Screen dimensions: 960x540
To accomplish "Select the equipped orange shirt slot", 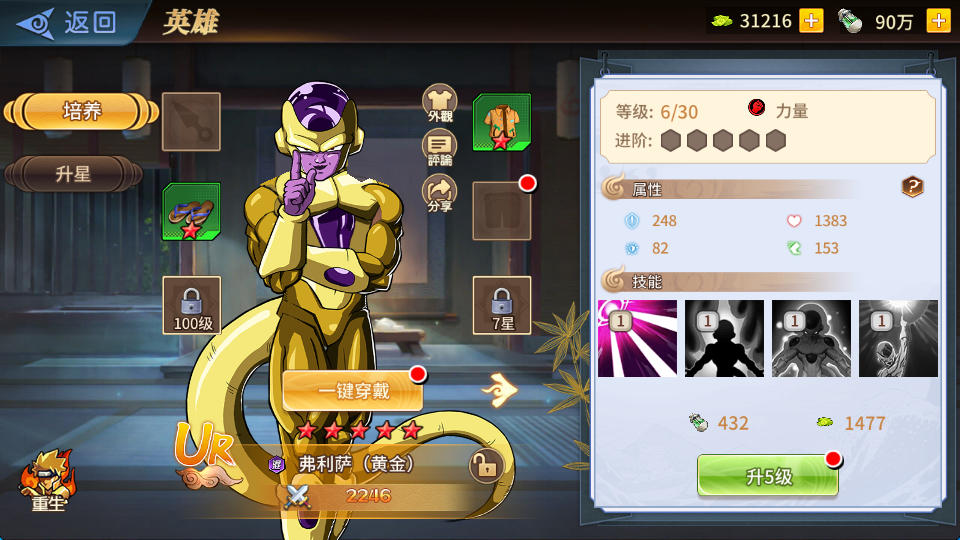I will [501, 122].
